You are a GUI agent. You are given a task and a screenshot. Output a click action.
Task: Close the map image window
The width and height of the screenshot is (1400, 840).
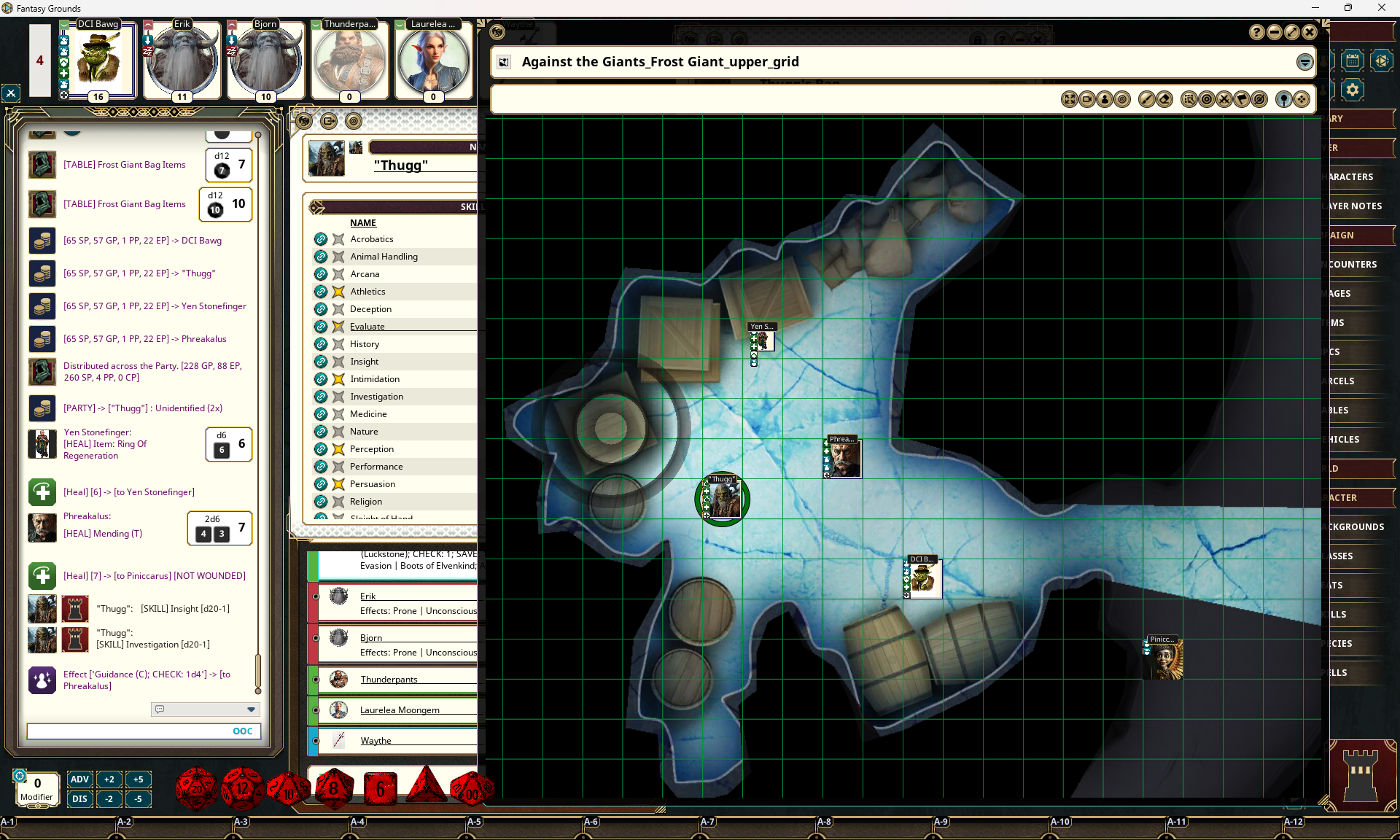tap(1310, 32)
